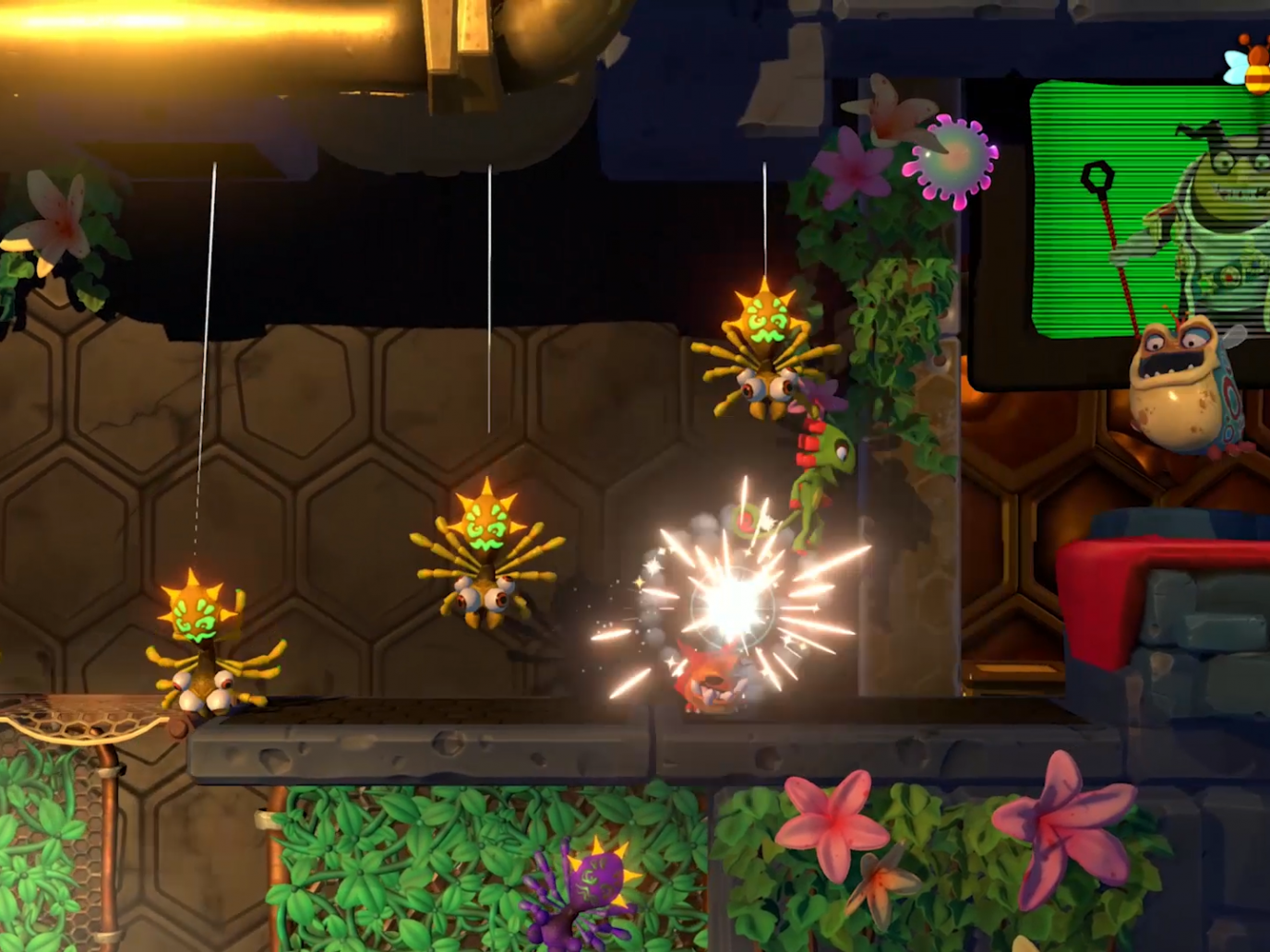Click the bee shield icon
The image size is (1270, 952).
1250,65
